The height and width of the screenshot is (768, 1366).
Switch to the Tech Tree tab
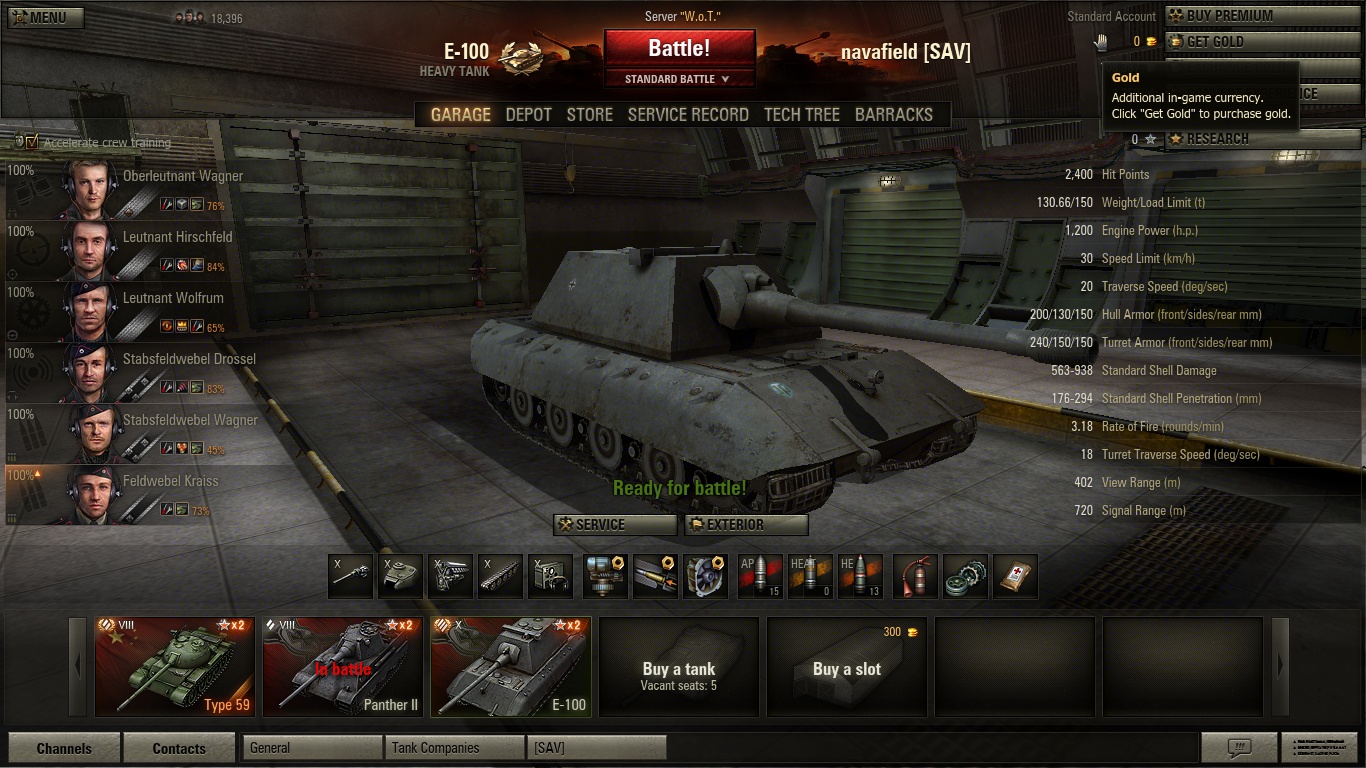coord(801,114)
